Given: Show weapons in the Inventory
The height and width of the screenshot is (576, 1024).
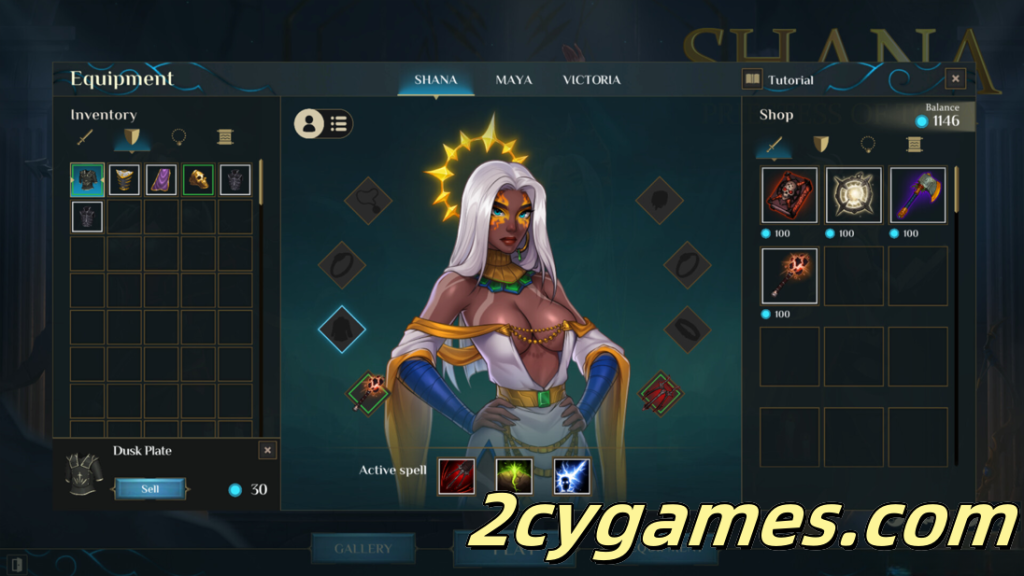Looking at the screenshot, I should click(x=86, y=137).
